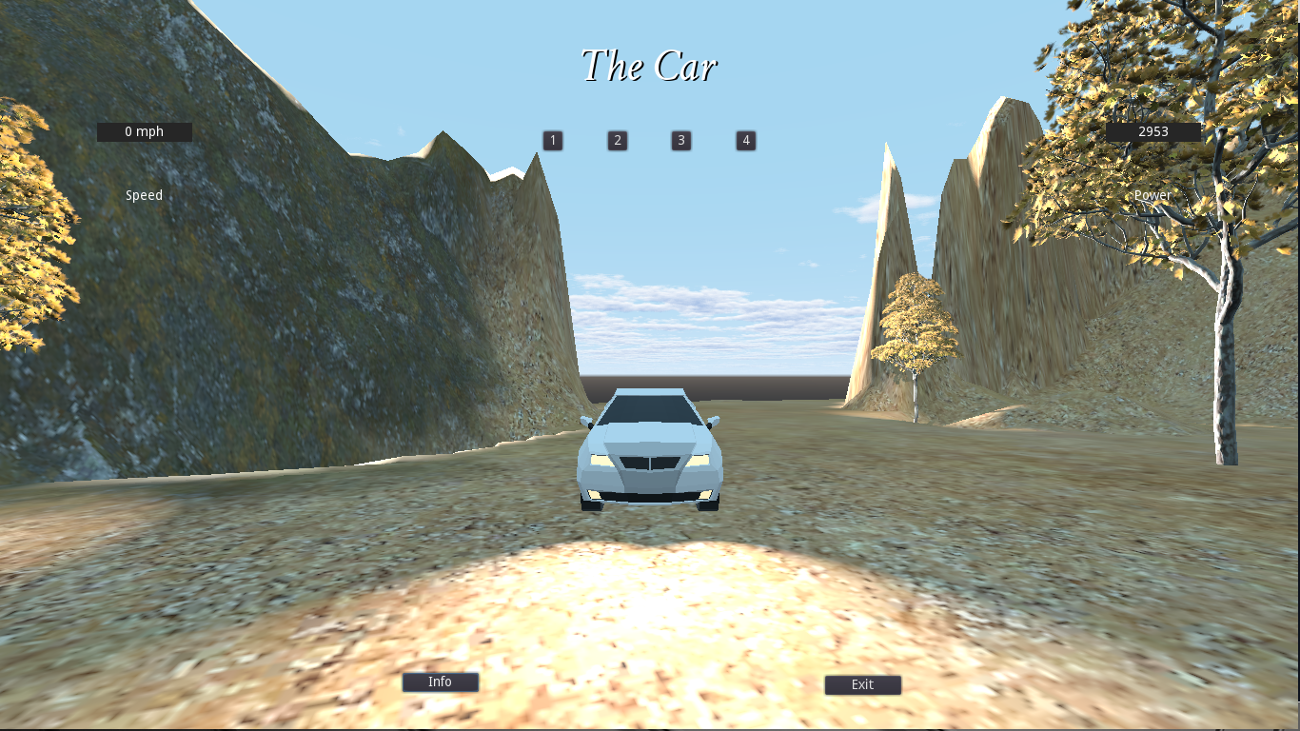1300x731 pixels.
Task: Click the title 'The Car'
Action: 650,66
